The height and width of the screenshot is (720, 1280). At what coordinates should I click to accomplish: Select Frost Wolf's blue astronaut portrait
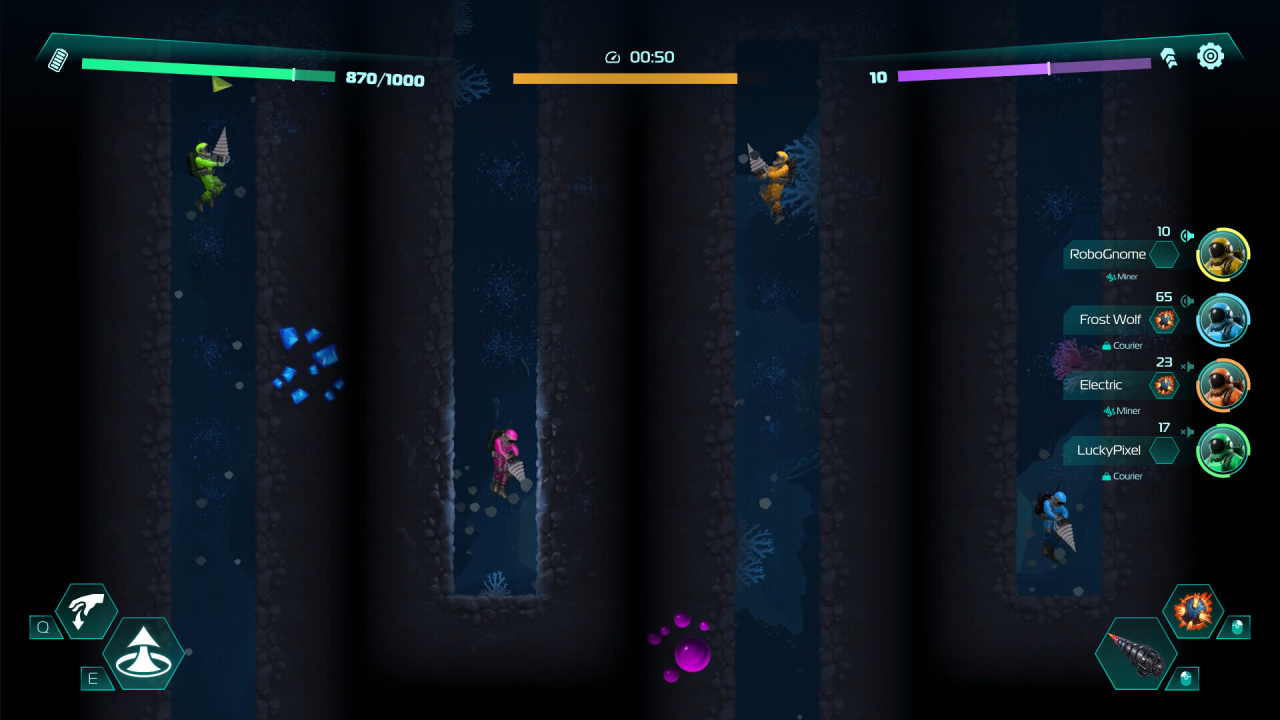[x=1222, y=320]
